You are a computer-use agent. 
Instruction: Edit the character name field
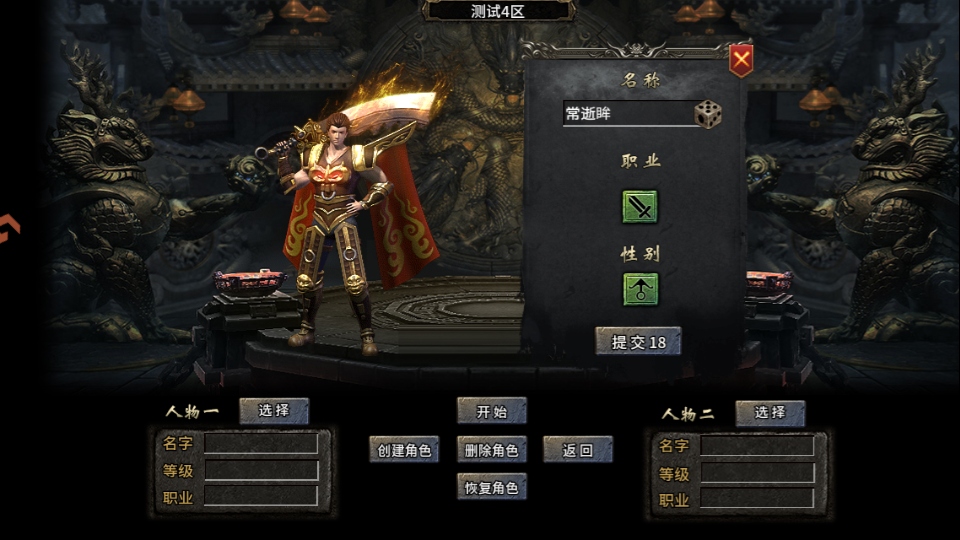click(x=627, y=114)
